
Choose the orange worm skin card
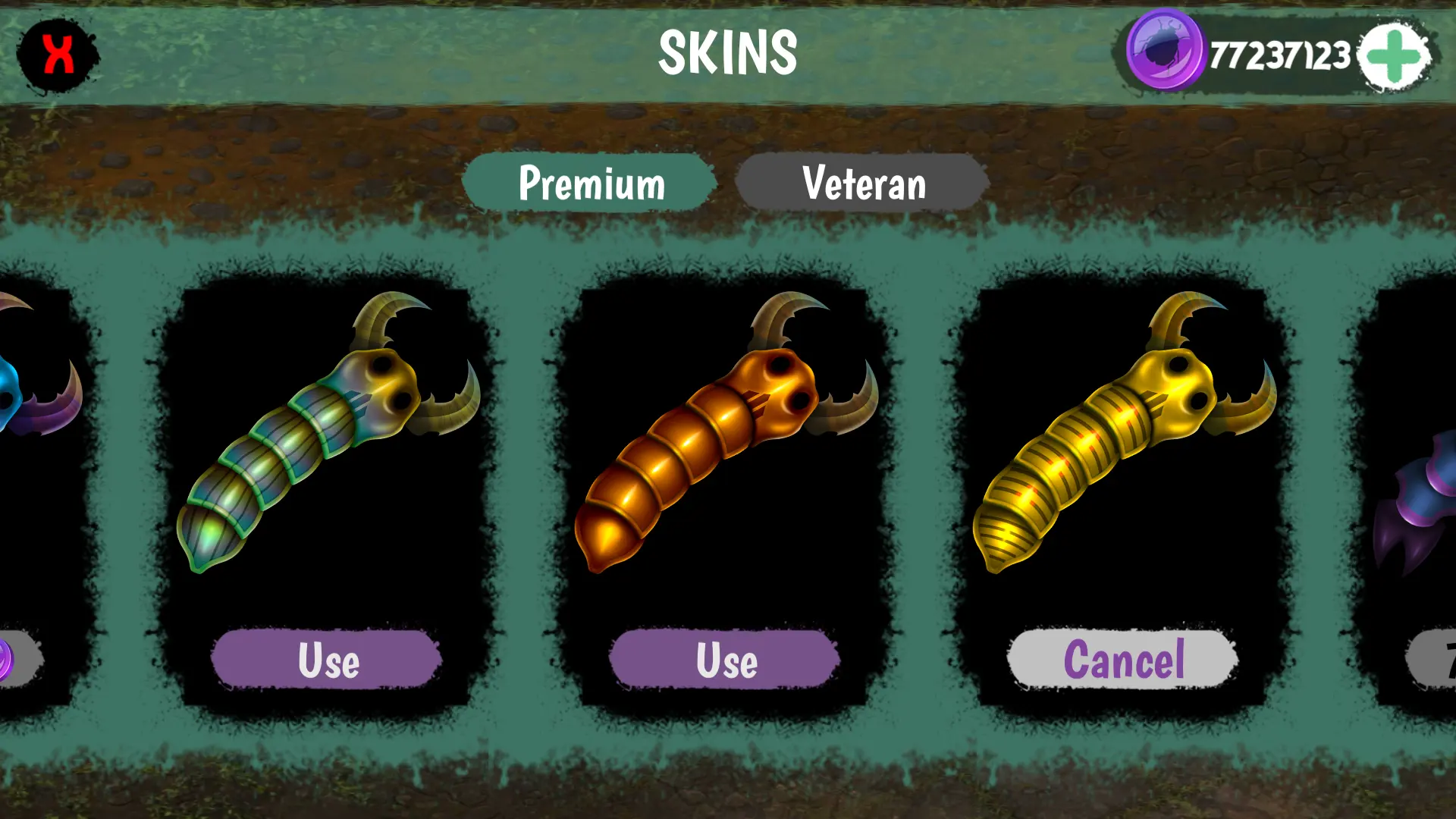click(726, 432)
